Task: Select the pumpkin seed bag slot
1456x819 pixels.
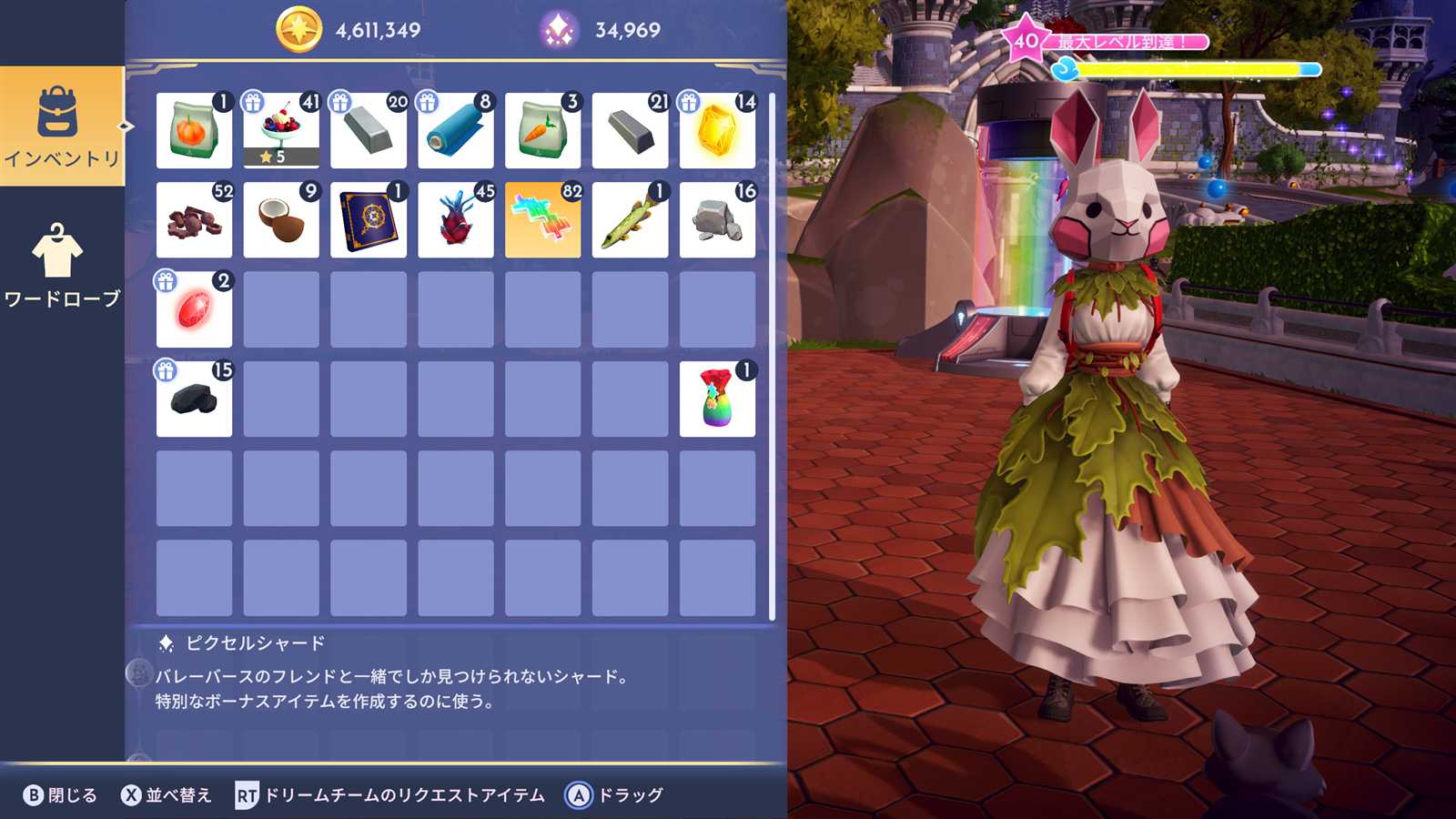Action: pos(194,131)
